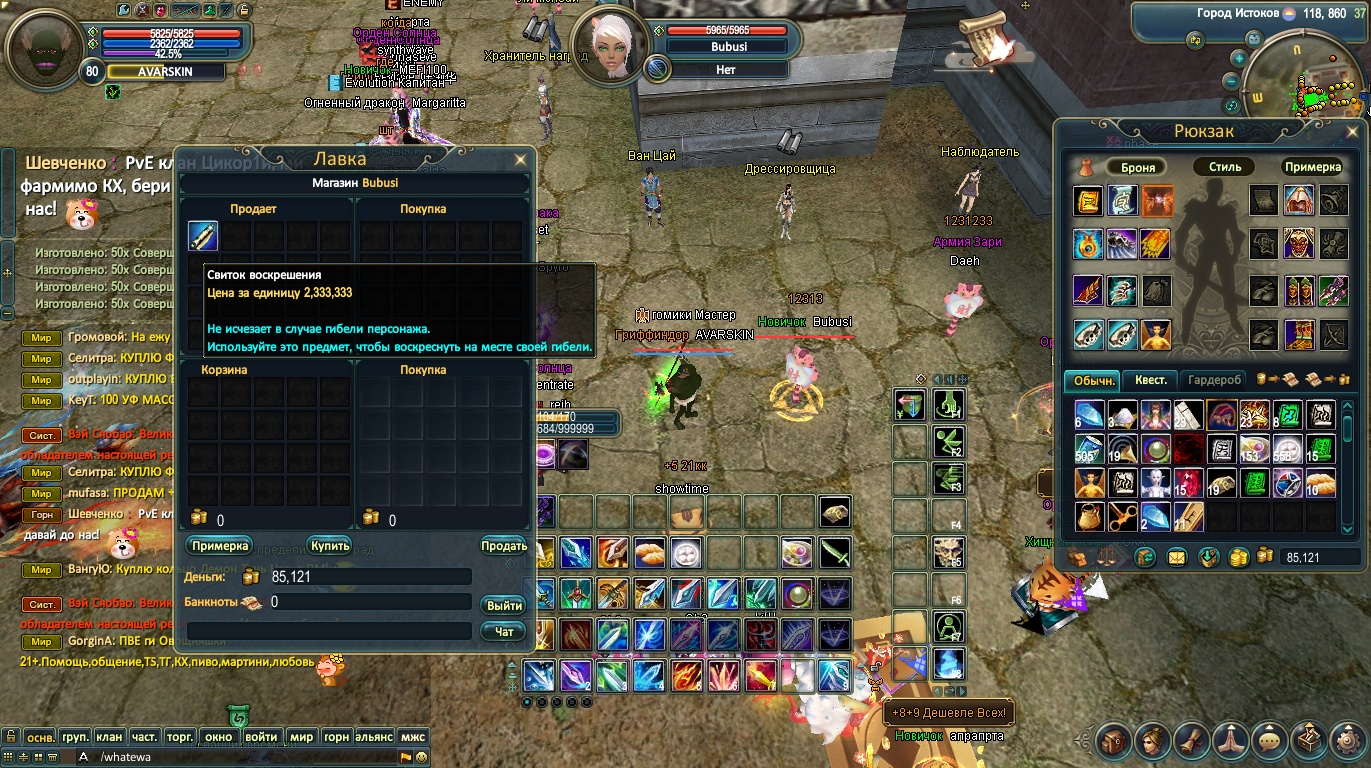The width and height of the screenshot is (1371, 768).
Task: Open the emoji smiley picker in chat
Action: pyautogui.click(x=422, y=757)
